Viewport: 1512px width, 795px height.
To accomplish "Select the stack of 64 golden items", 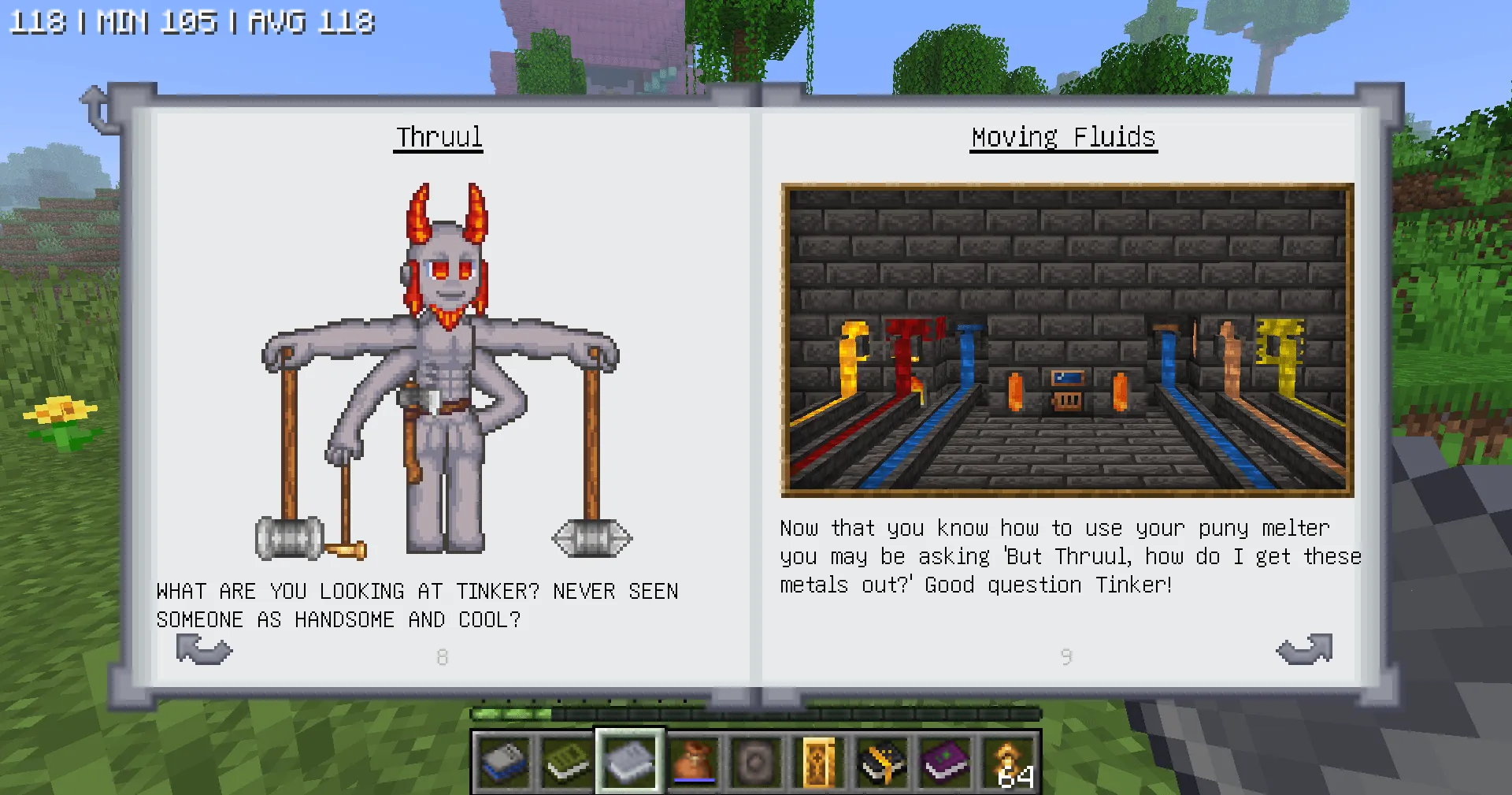I will tap(1009, 762).
